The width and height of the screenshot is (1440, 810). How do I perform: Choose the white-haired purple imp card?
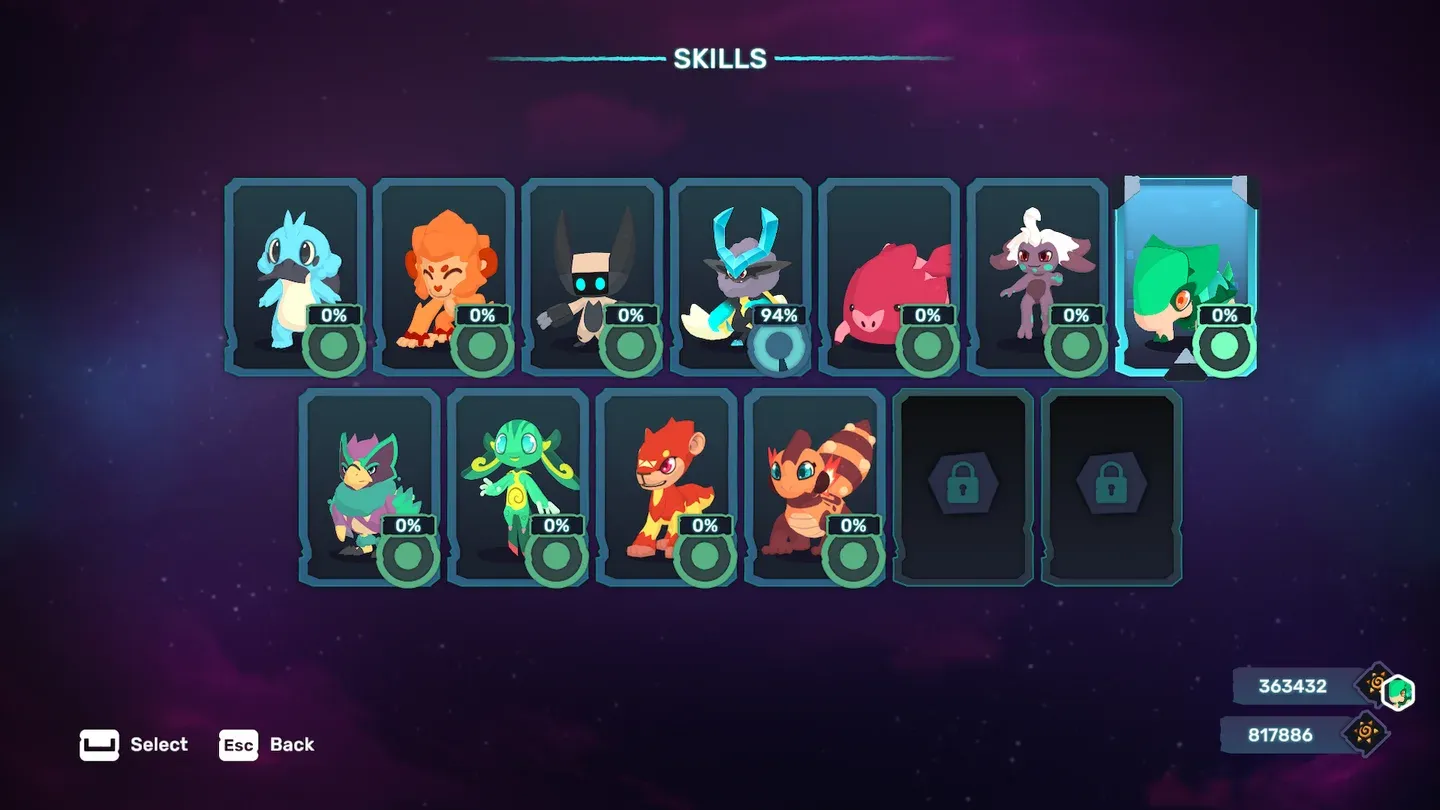click(1037, 276)
